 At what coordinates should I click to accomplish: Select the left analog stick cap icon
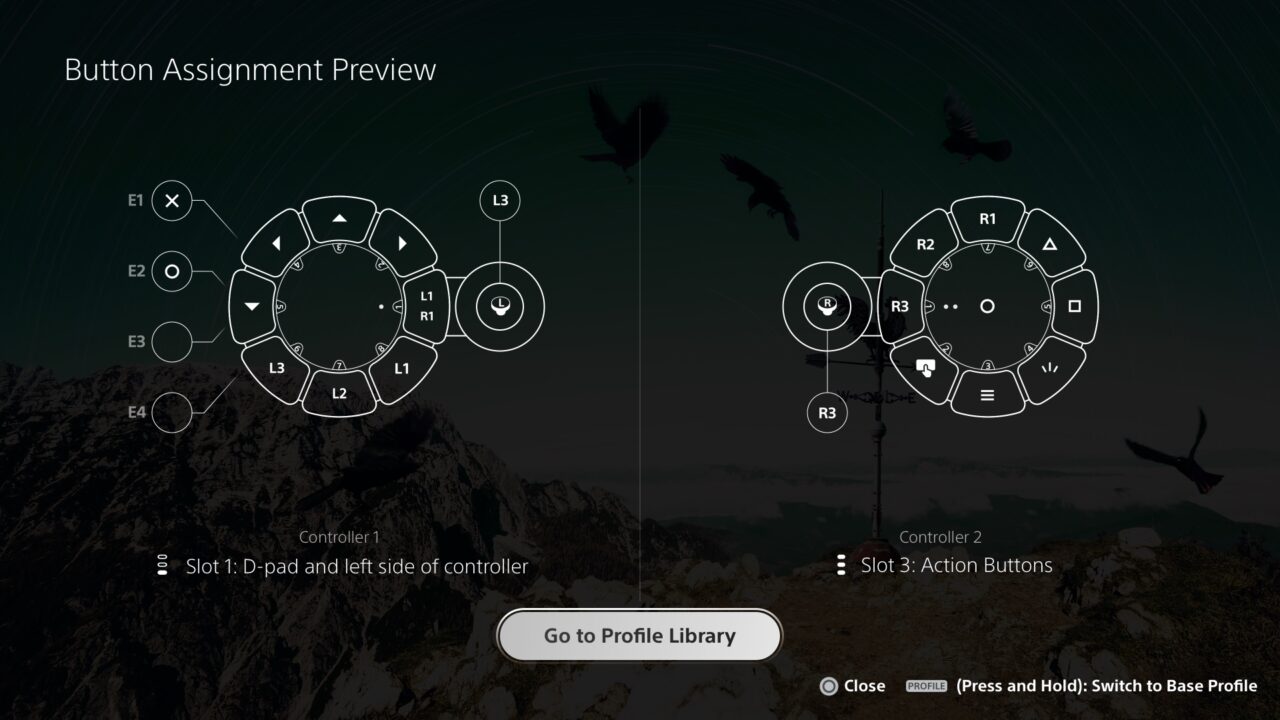pos(499,307)
